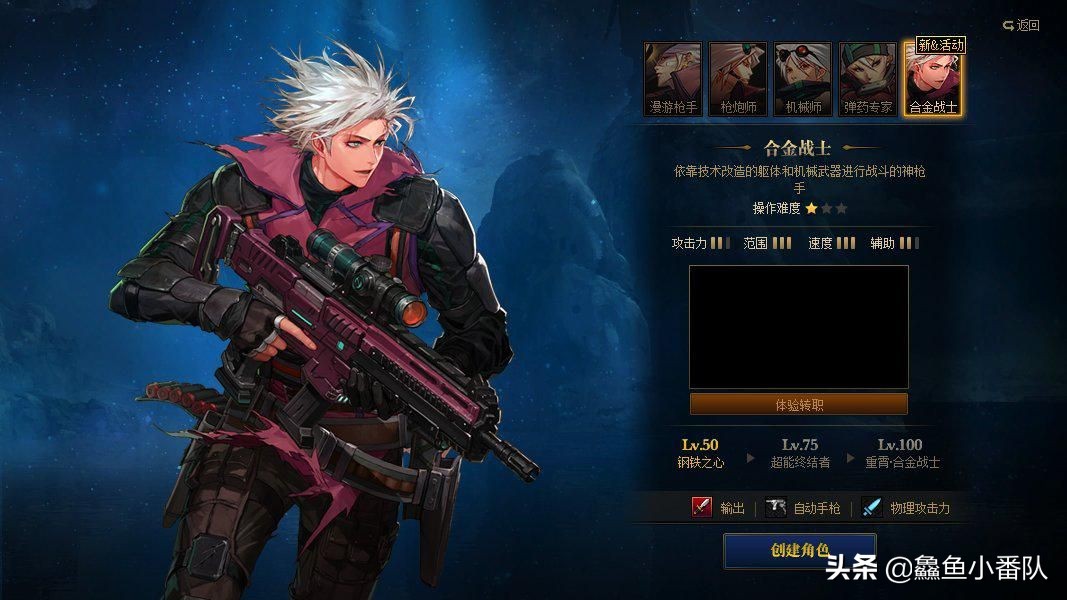This screenshot has width=1067, height=600.
Task: Show the Lv.50 钢铁之心 awakening
Action: pos(700,453)
